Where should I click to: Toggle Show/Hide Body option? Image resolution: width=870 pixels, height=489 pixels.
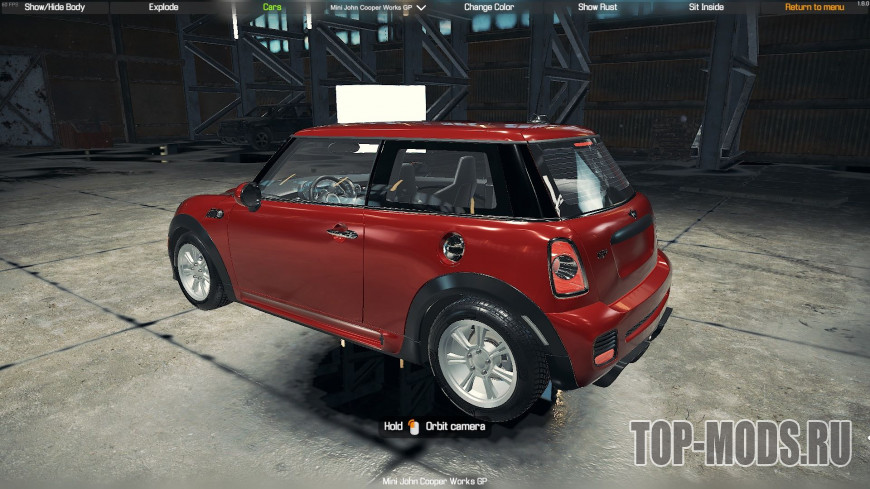[x=54, y=7]
